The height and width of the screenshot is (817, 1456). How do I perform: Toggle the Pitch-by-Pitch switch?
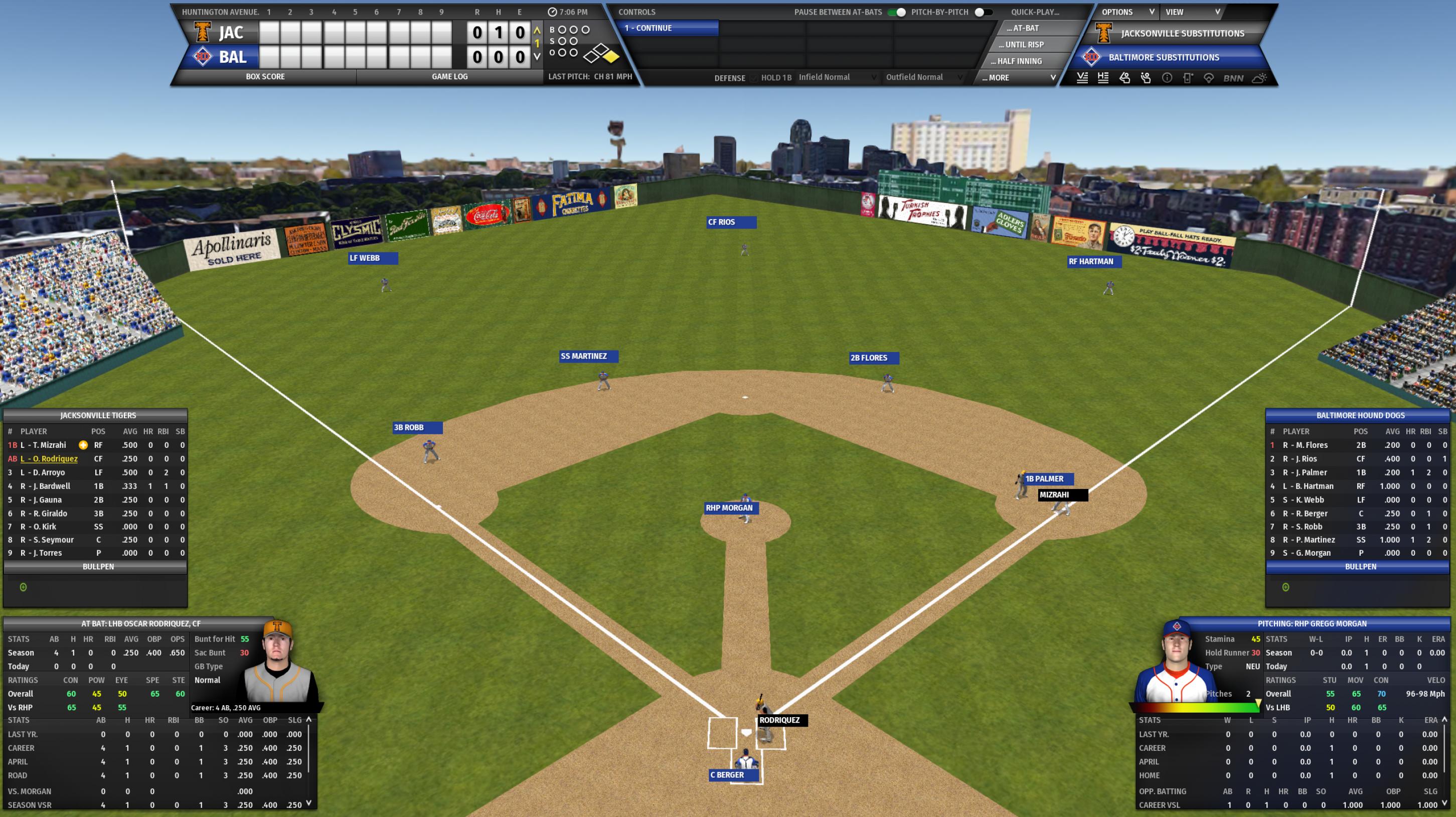click(x=983, y=12)
